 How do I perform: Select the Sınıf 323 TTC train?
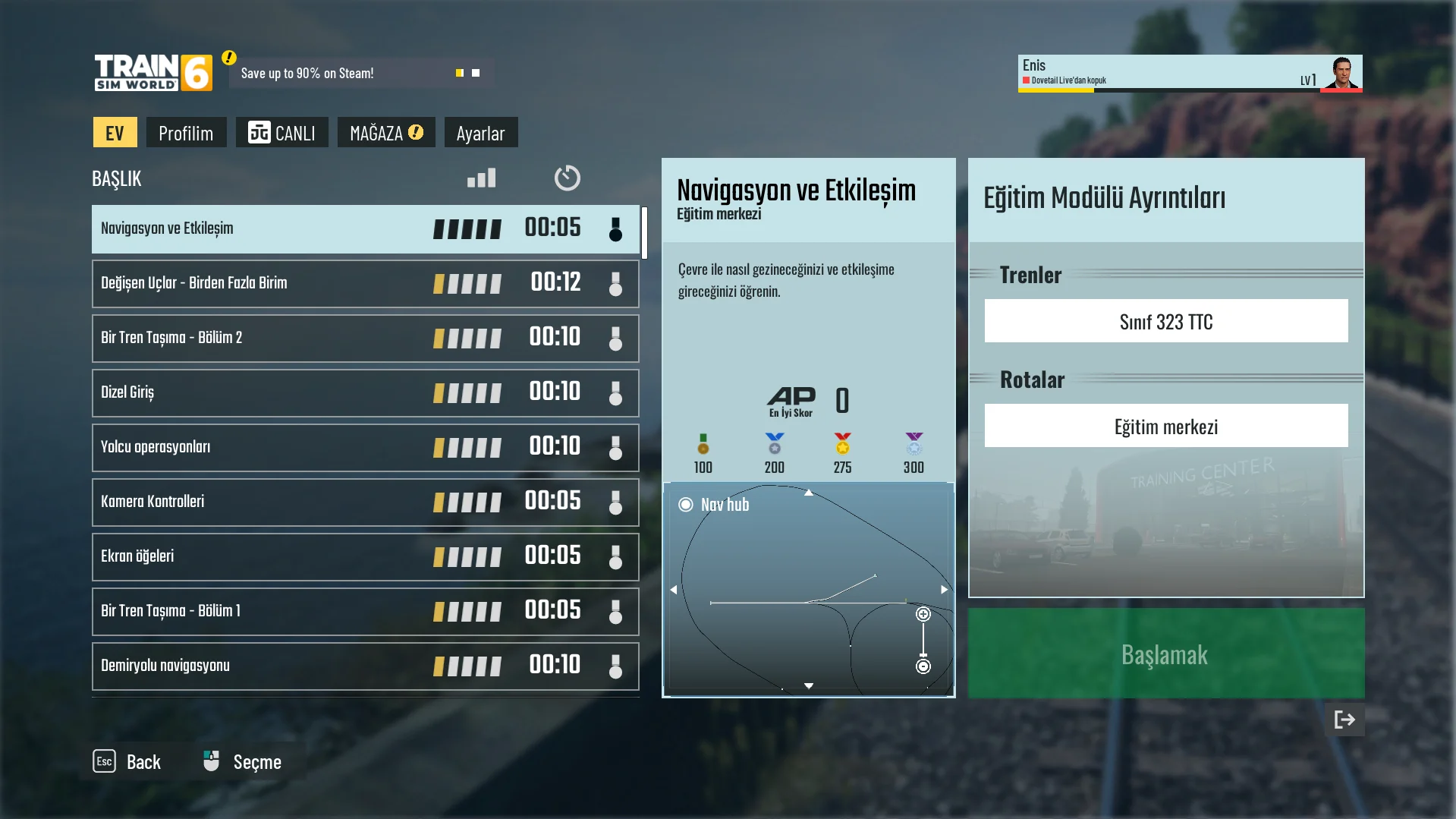pos(1165,321)
